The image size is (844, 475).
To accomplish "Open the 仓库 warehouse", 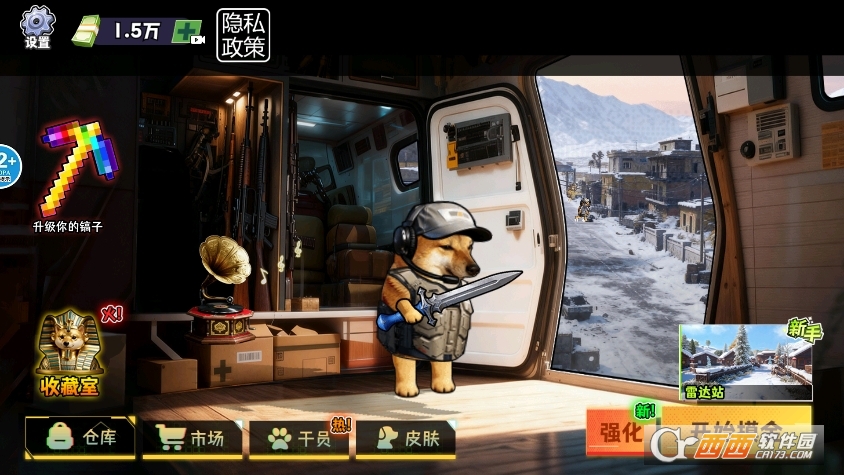I will coord(80,437).
